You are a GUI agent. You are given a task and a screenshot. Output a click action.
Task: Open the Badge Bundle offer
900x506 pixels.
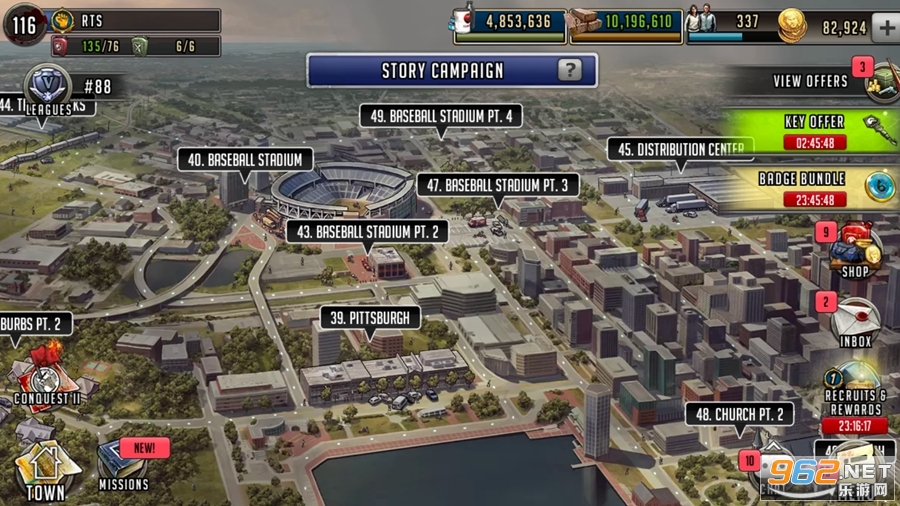(815, 188)
